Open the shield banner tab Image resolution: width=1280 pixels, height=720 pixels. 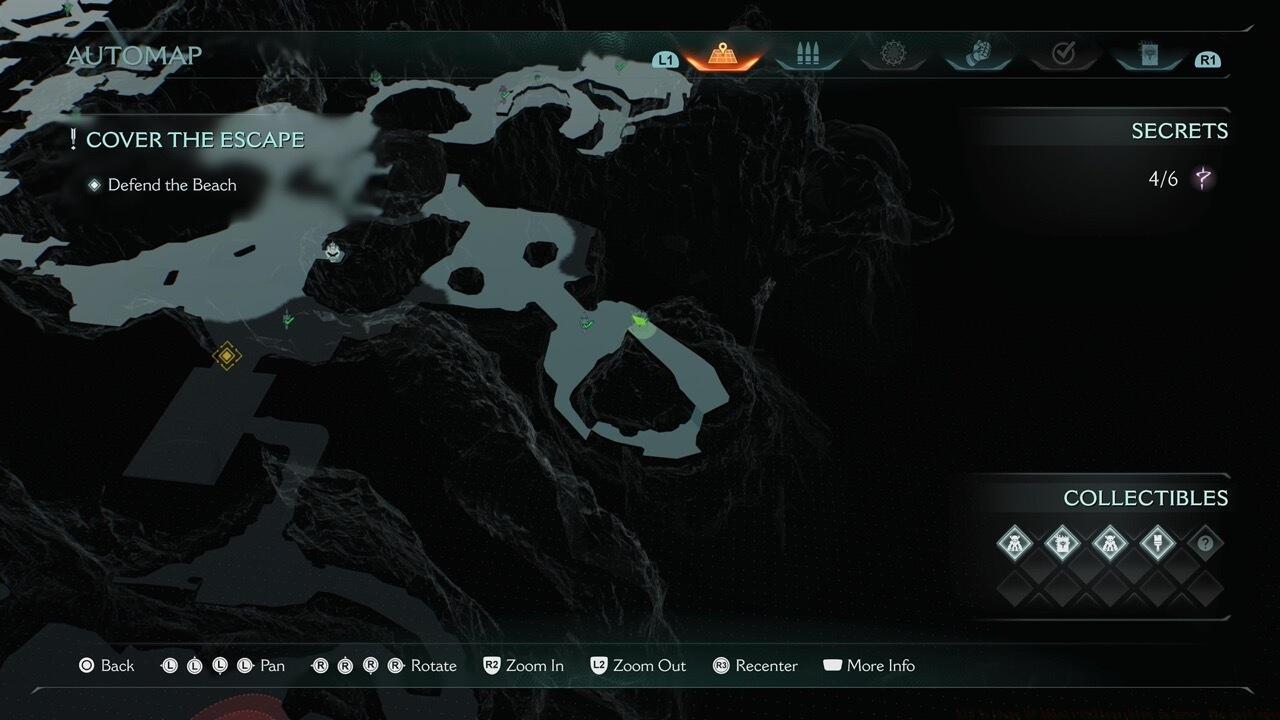1149,55
